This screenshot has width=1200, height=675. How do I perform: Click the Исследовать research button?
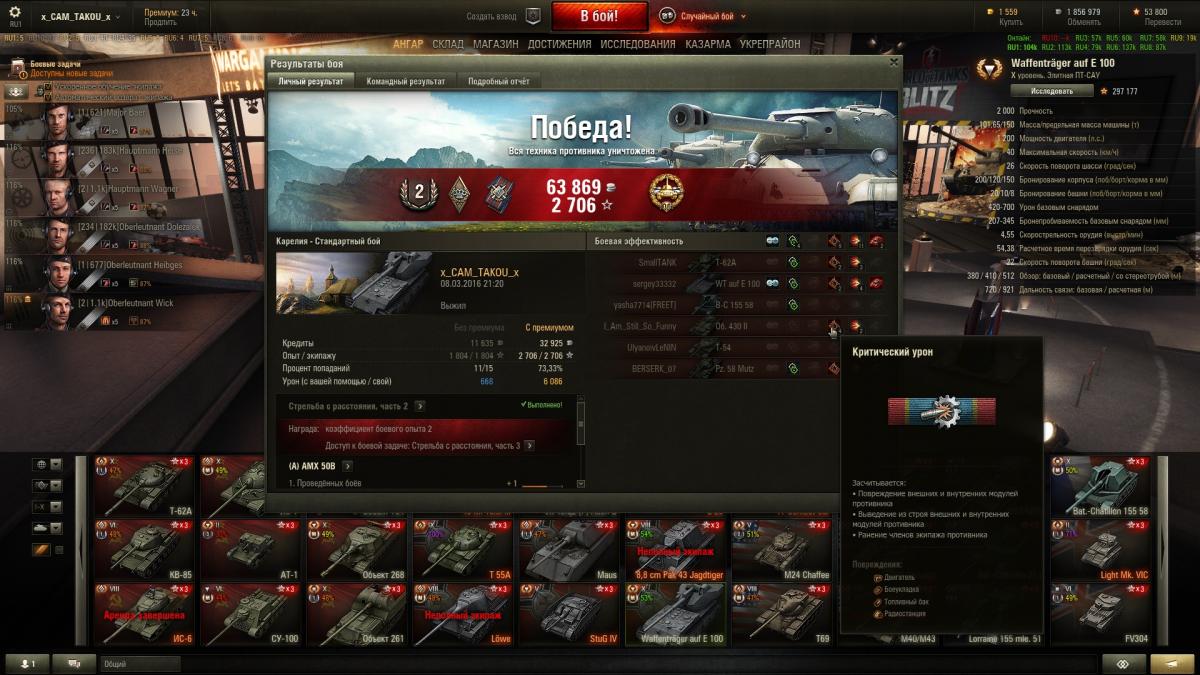1051,91
